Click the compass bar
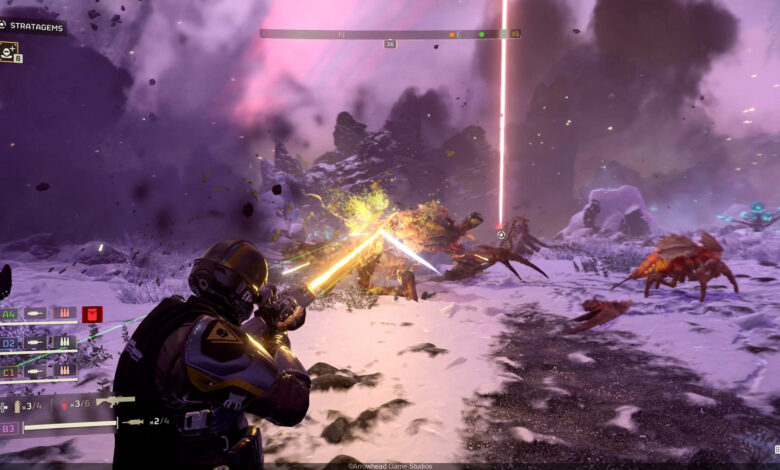 [x=390, y=34]
